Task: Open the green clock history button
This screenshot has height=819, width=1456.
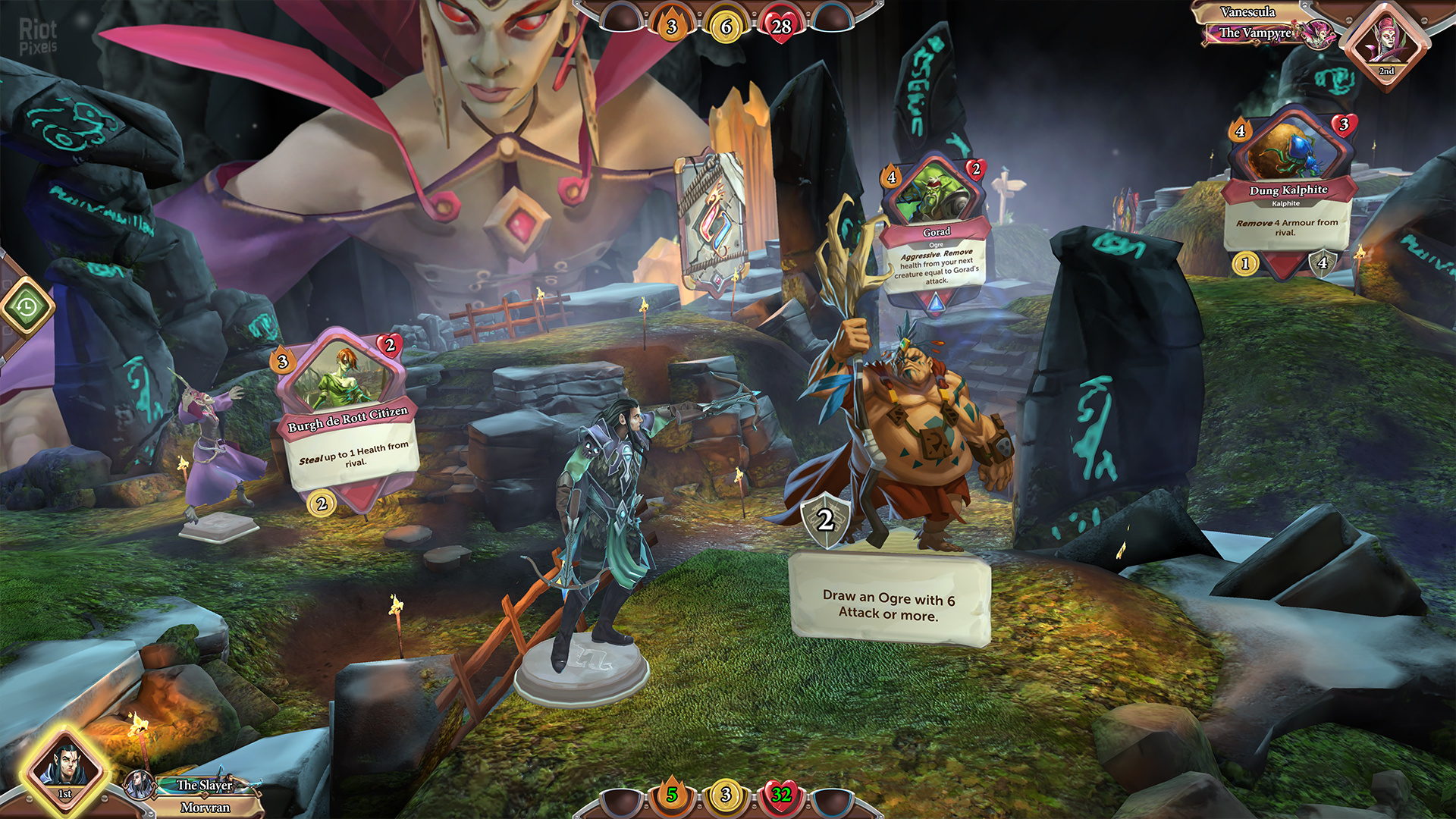Action: 27,307
